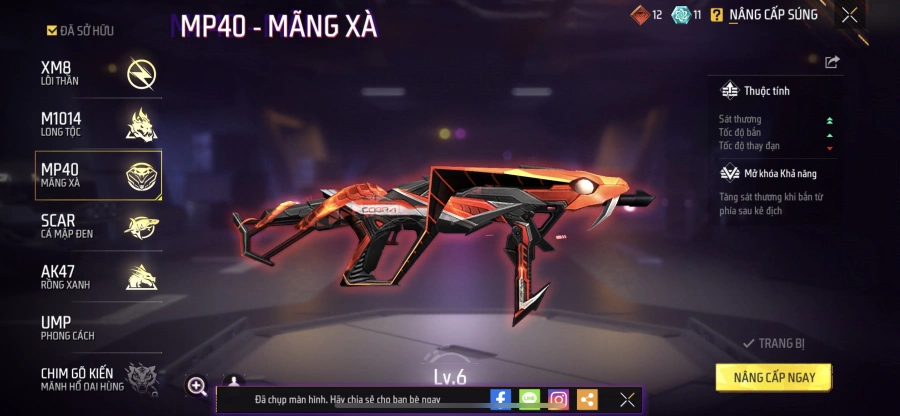The height and width of the screenshot is (416, 900).
Task: Choose the Chim Gõ Kiến weapon
Action: [98, 378]
